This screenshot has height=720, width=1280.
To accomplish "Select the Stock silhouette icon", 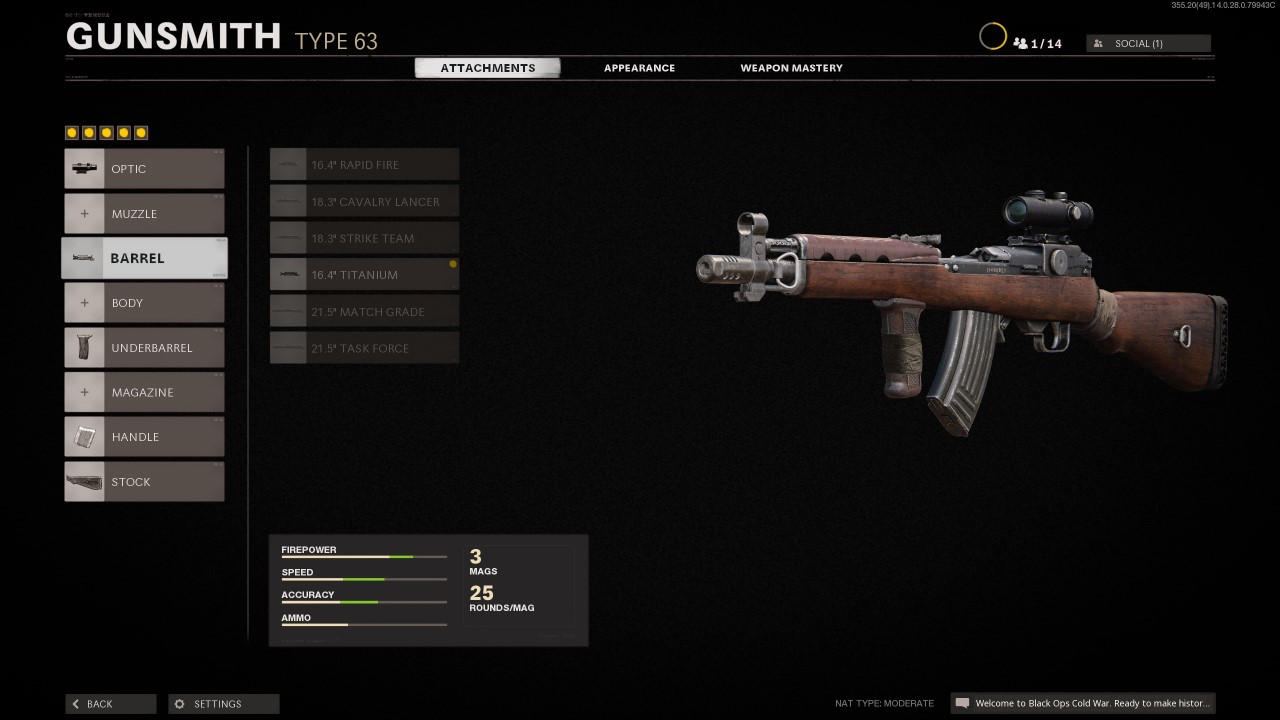I will pos(85,481).
